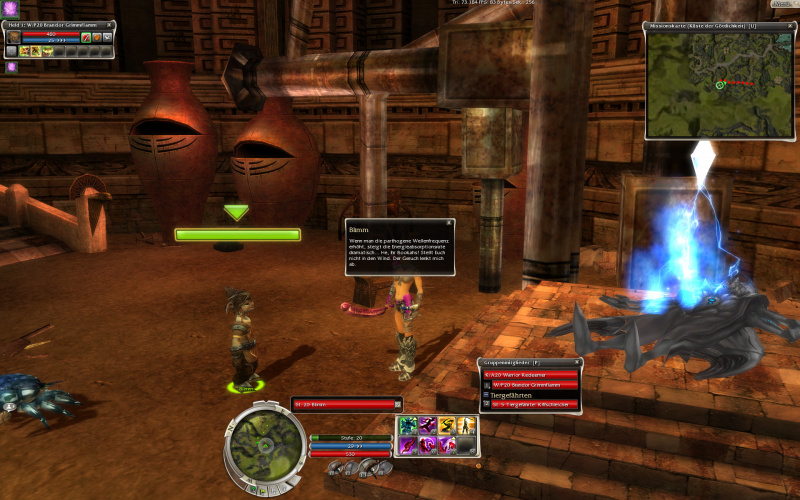Screen dimensions: 800x500
Task: Collapse the Tiergefährten section
Action: point(486,395)
